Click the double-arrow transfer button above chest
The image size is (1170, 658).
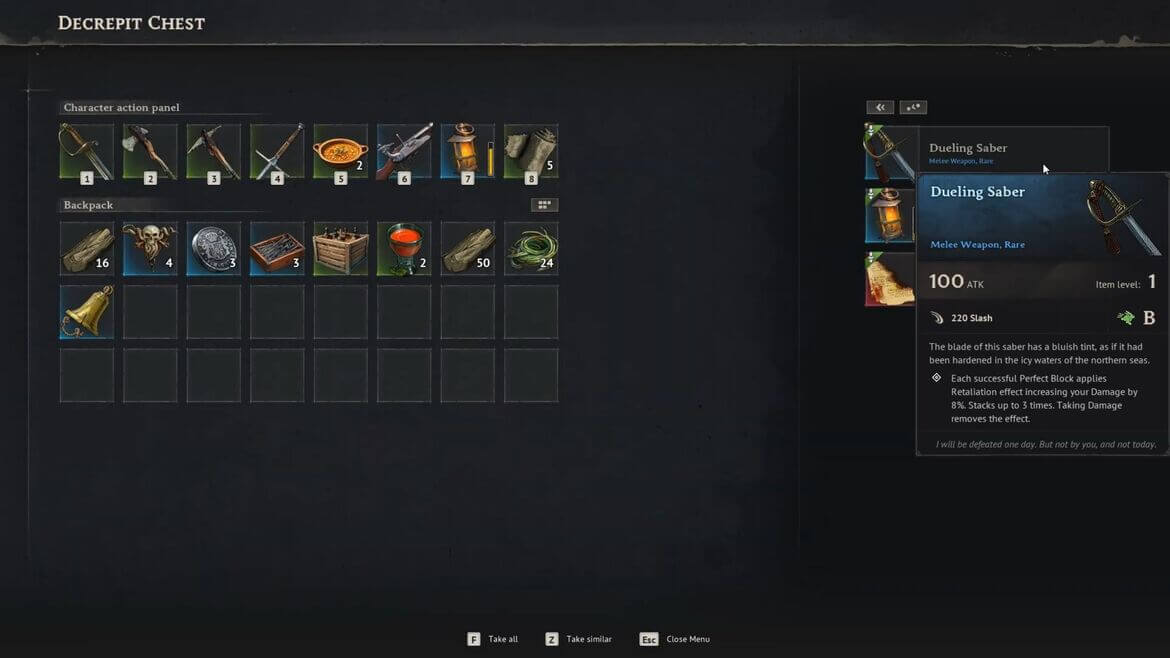(x=880, y=107)
